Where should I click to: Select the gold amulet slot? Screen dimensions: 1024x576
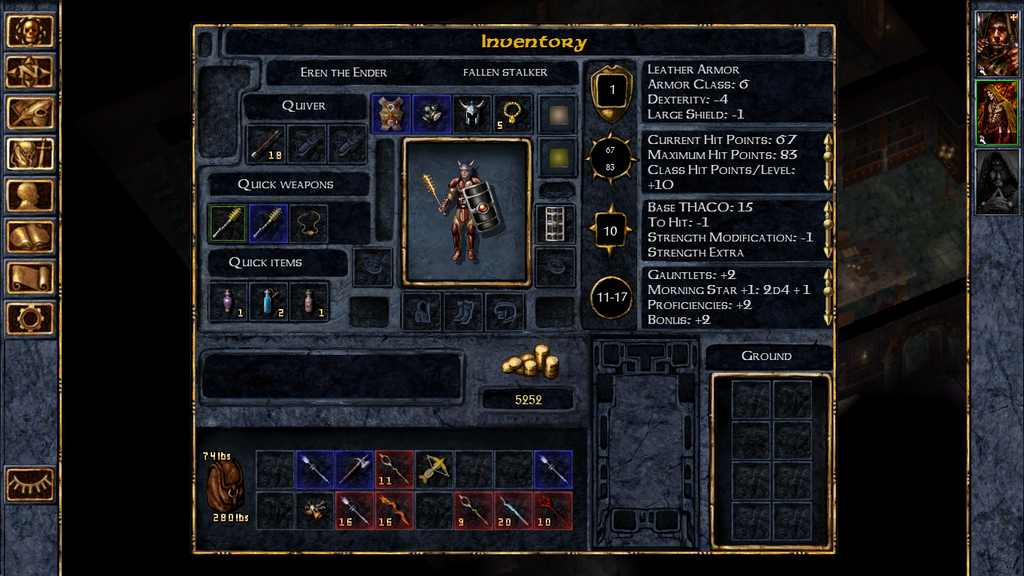513,113
